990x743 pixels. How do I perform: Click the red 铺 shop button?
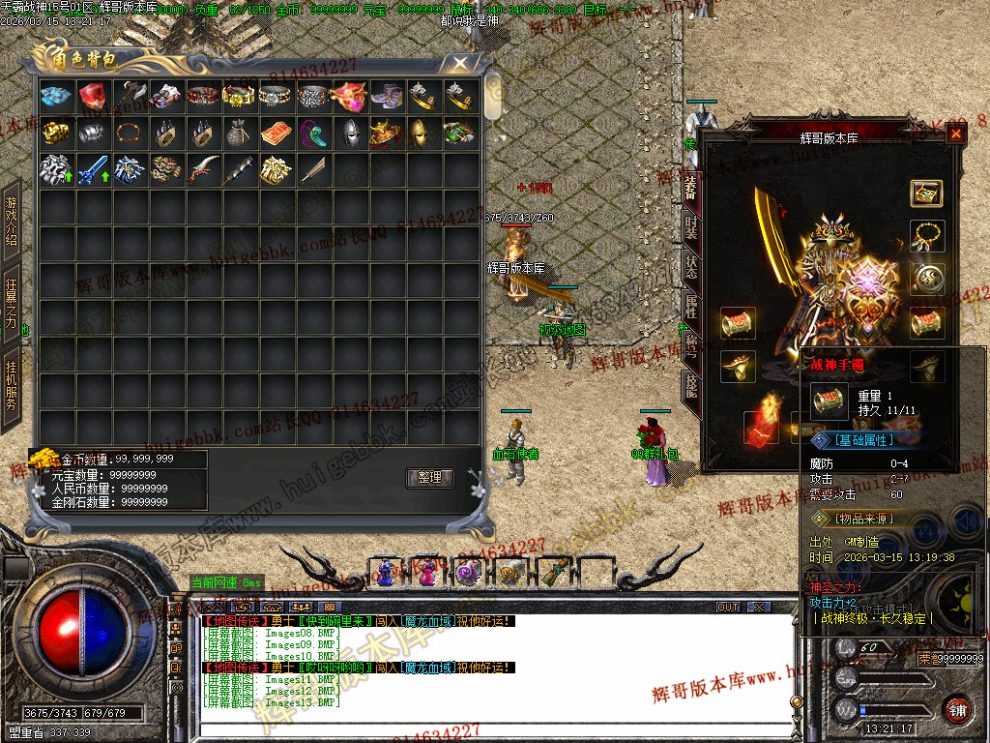click(x=957, y=708)
